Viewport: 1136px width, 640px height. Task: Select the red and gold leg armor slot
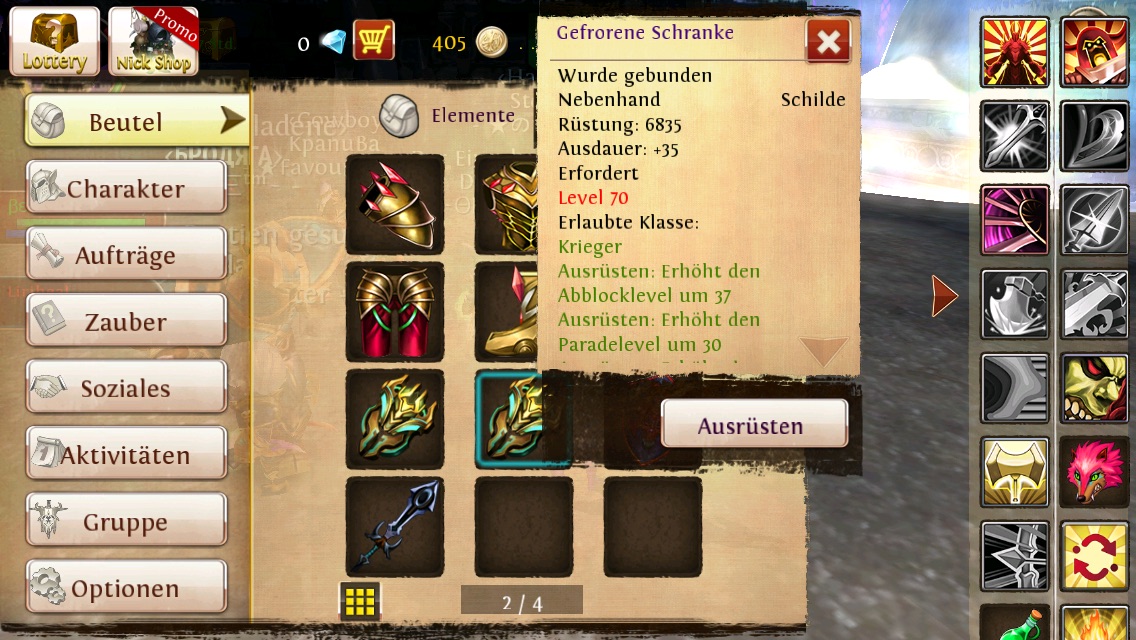(x=395, y=312)
